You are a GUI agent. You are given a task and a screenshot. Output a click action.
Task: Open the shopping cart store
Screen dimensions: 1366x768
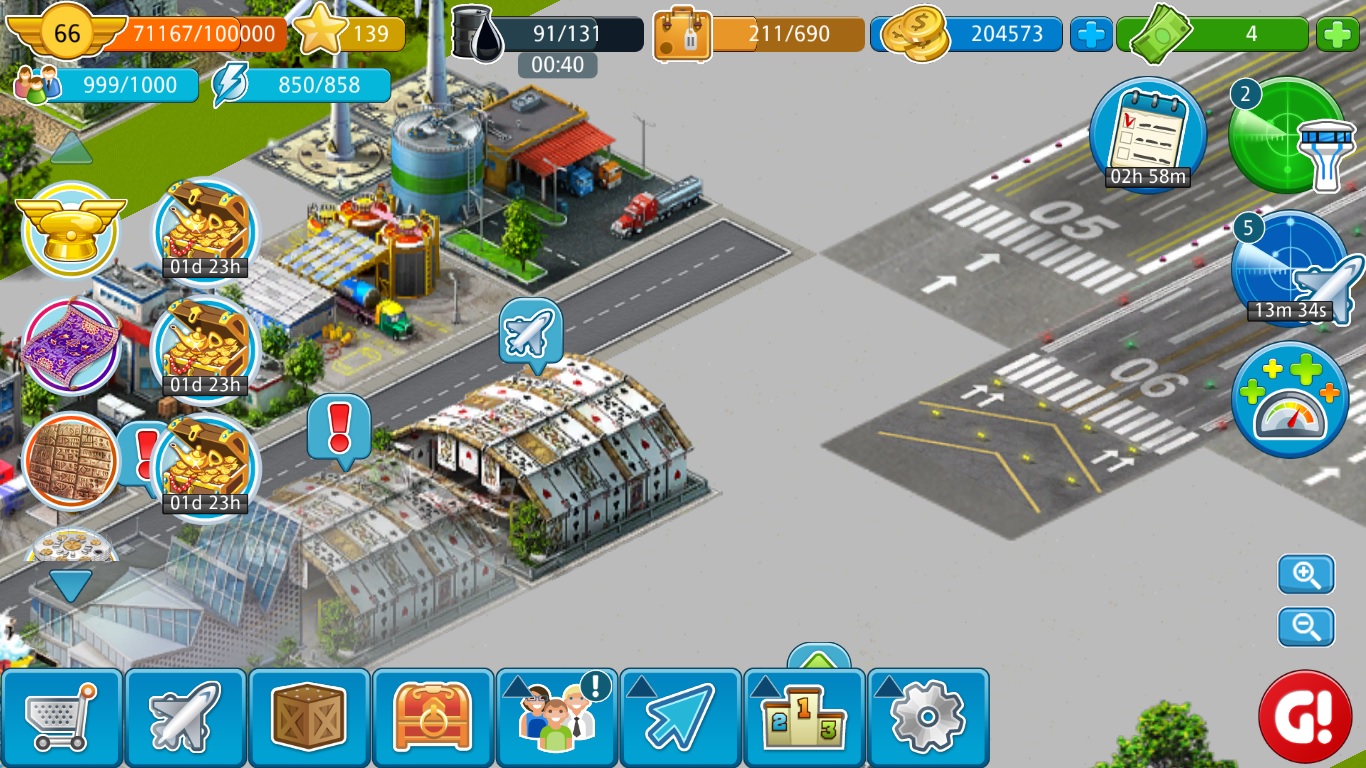point(62,716)
